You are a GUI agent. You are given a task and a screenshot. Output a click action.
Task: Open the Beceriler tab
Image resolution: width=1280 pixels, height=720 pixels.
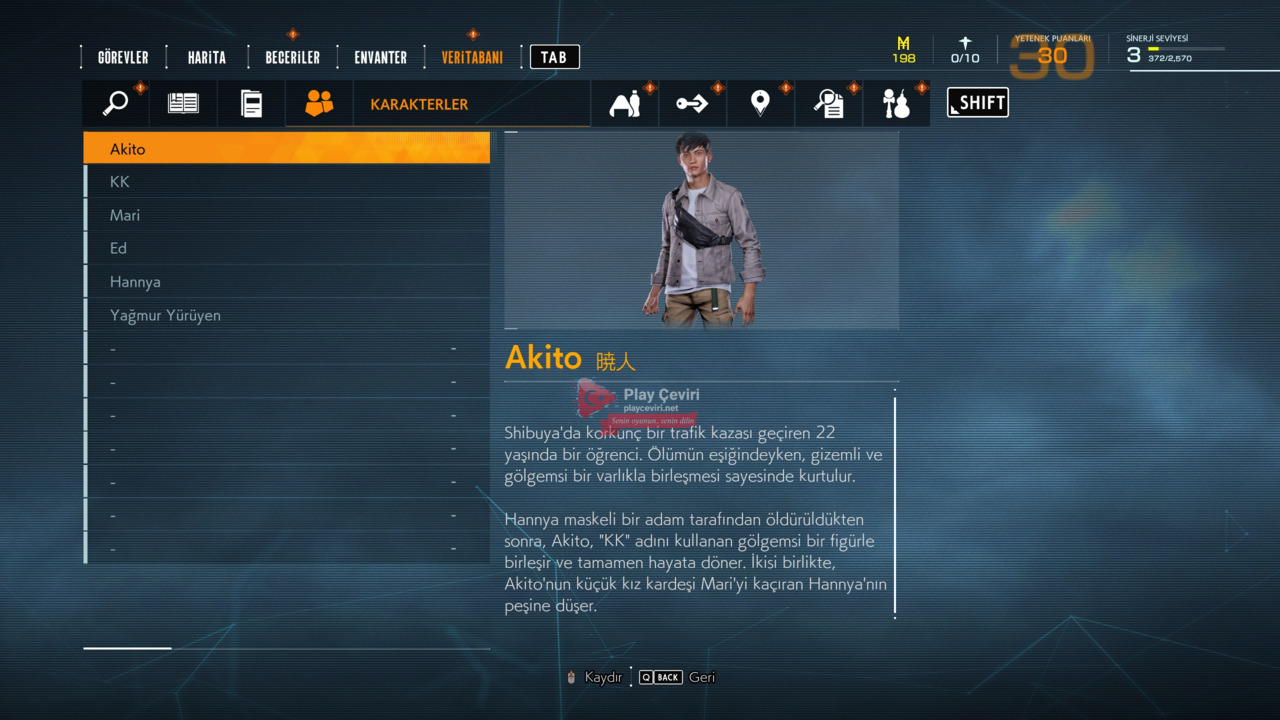[x=292, y=57]
